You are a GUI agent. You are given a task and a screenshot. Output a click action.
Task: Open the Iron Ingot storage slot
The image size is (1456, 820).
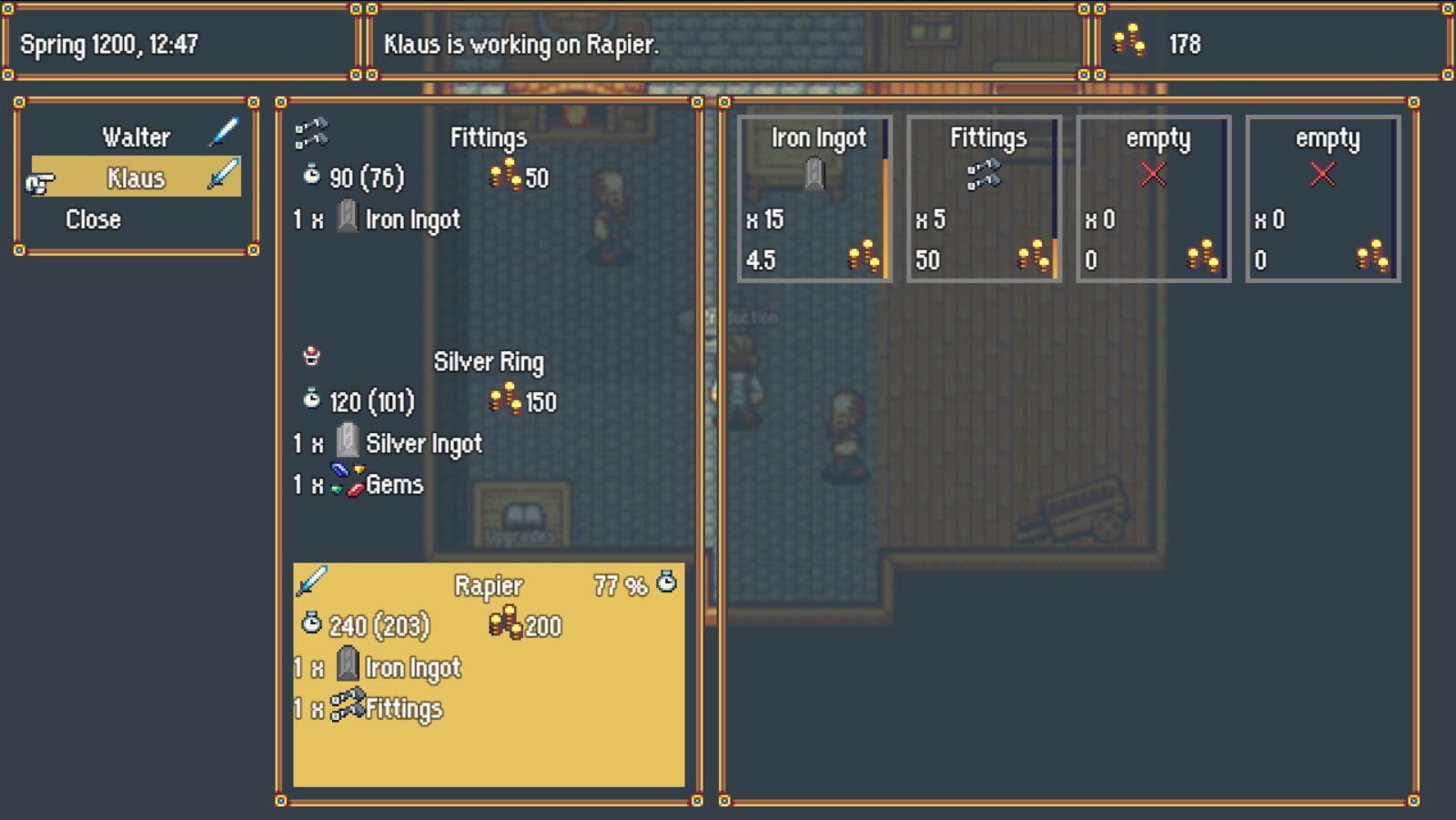[x=814, y=198]
